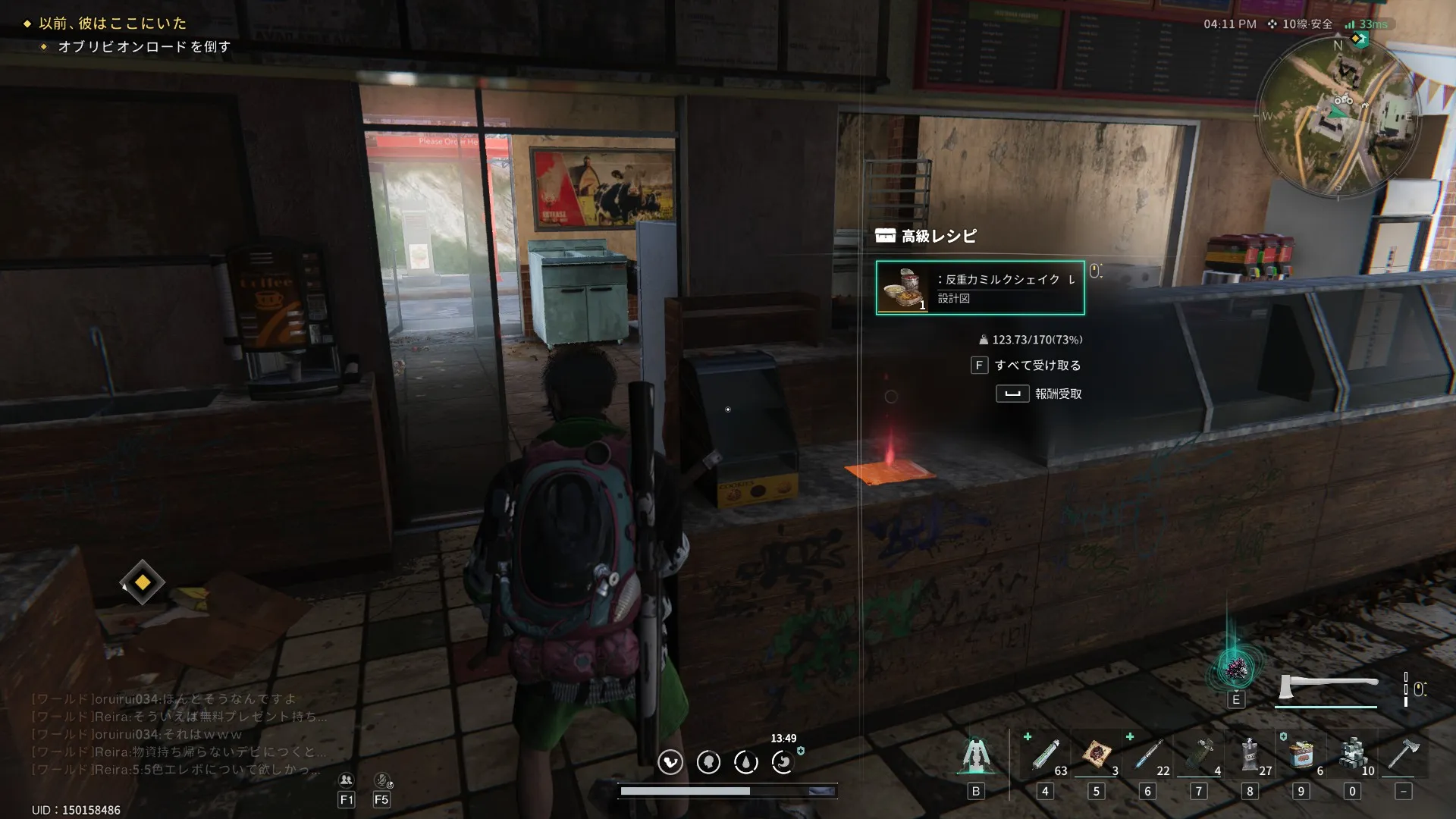Select the blue syringe hotbar slot
This screenshot has width=1456, height=819.
coord(1148,756)
